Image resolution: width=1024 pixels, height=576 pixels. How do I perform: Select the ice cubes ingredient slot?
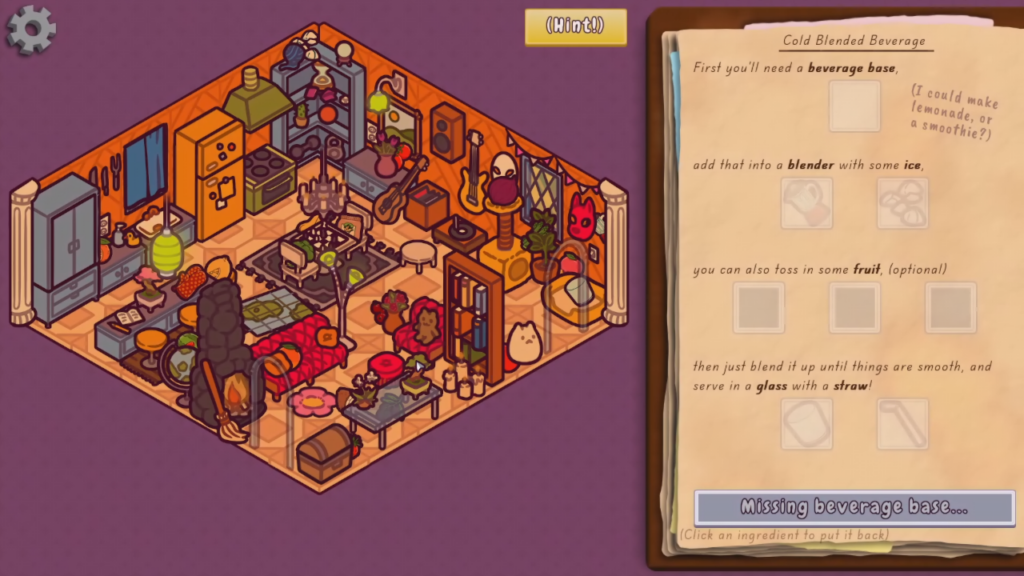tap(902, 204)
